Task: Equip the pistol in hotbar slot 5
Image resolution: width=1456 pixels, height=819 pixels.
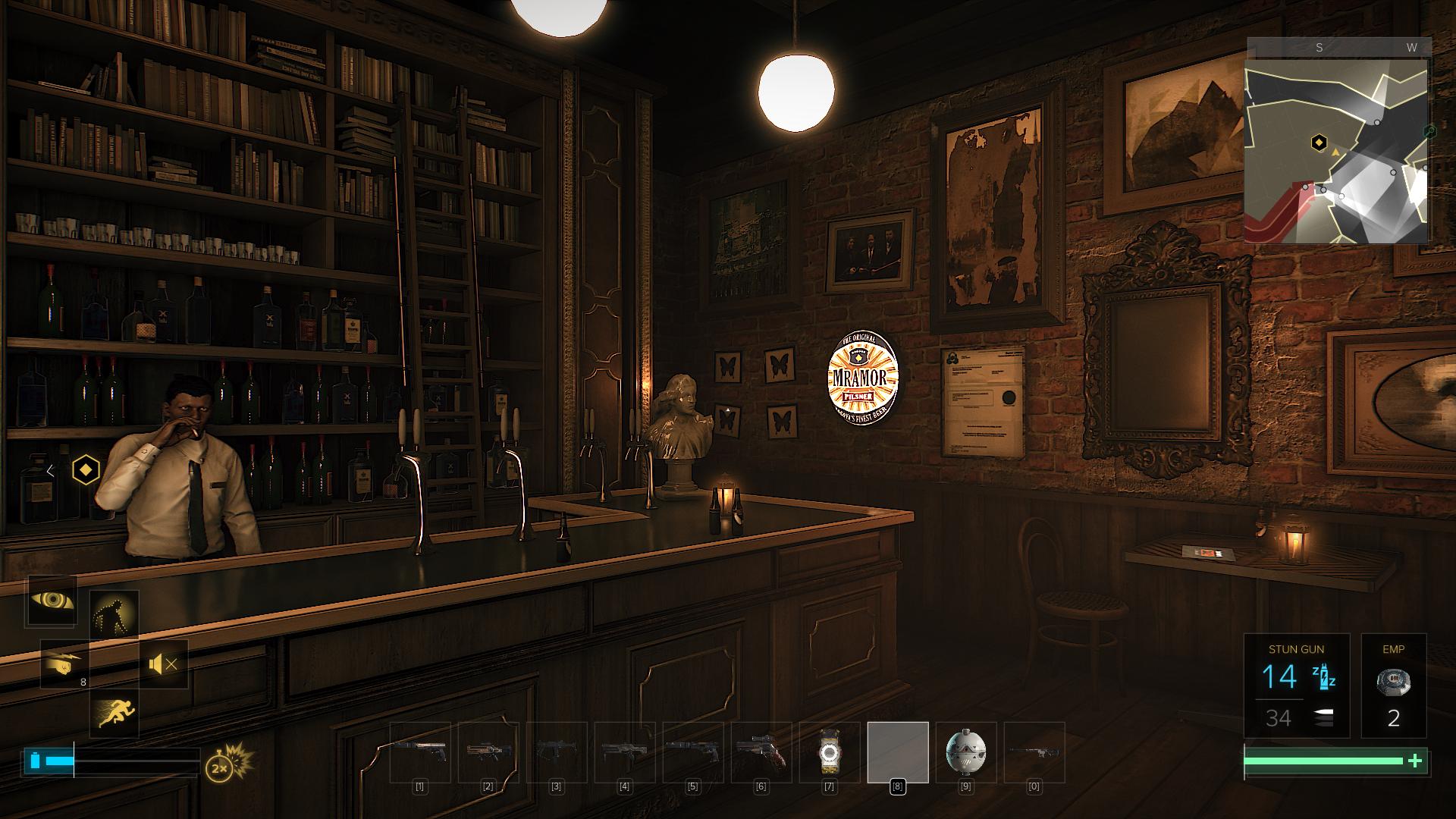Action: tap(693, 752)
